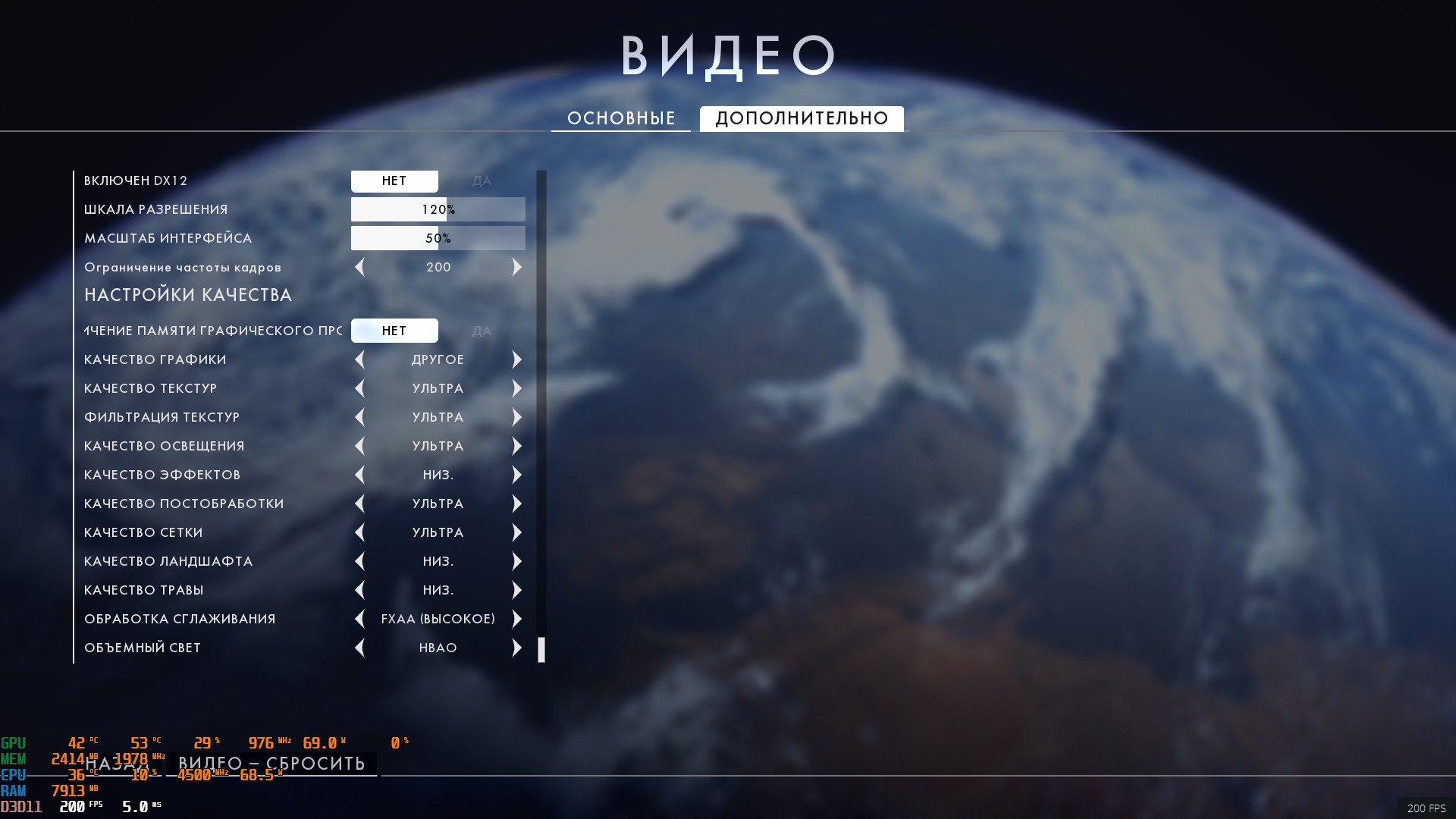This screenshot has height=819, width=1456.
Task: Choose НЕТ for ВКЛЮЧЕН DX12
Action: (x=394, y=181)
